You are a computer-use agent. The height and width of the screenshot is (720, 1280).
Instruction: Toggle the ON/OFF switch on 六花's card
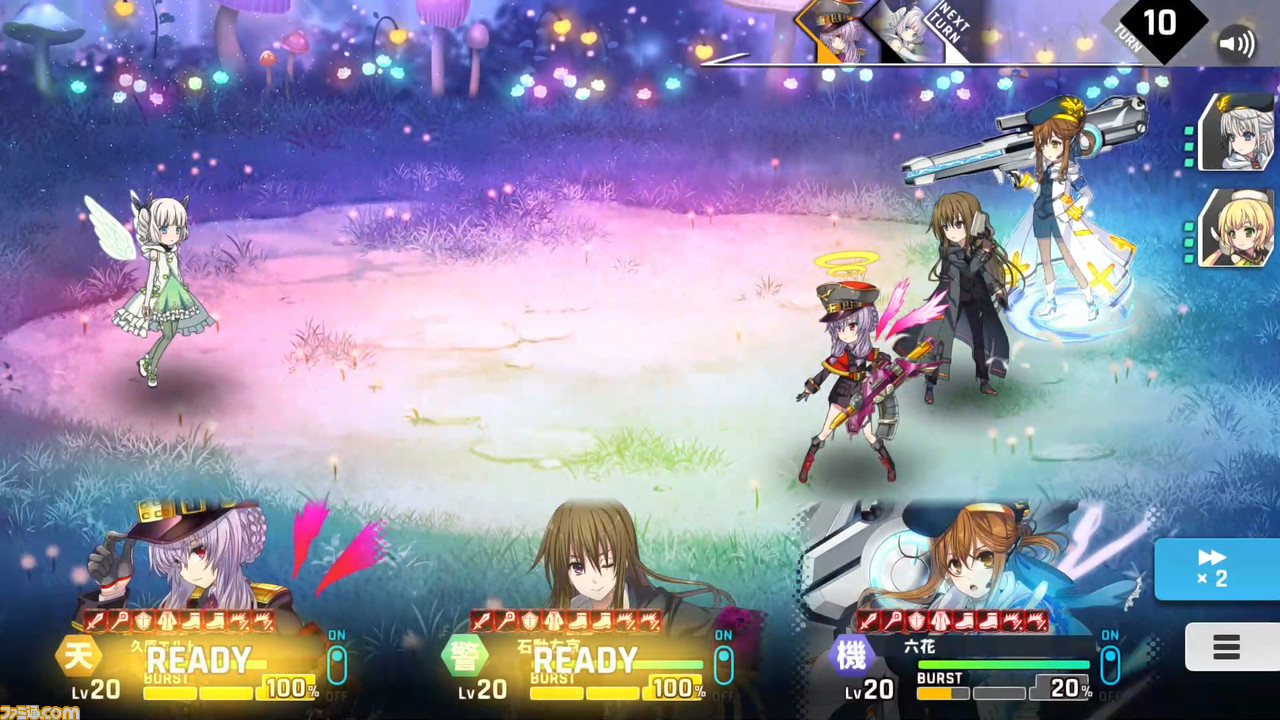tap(1110, 664)
